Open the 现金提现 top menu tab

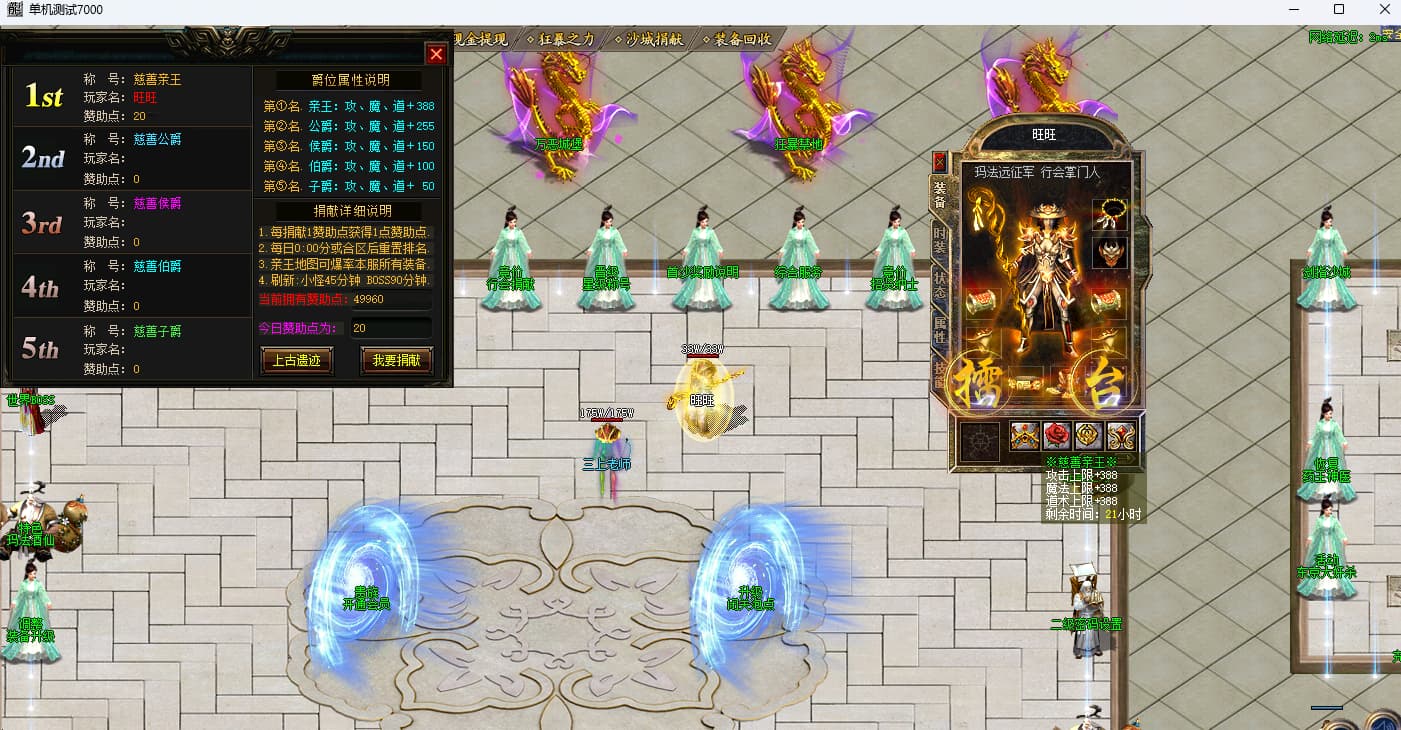pyautogui.click(x=482, y=40)
